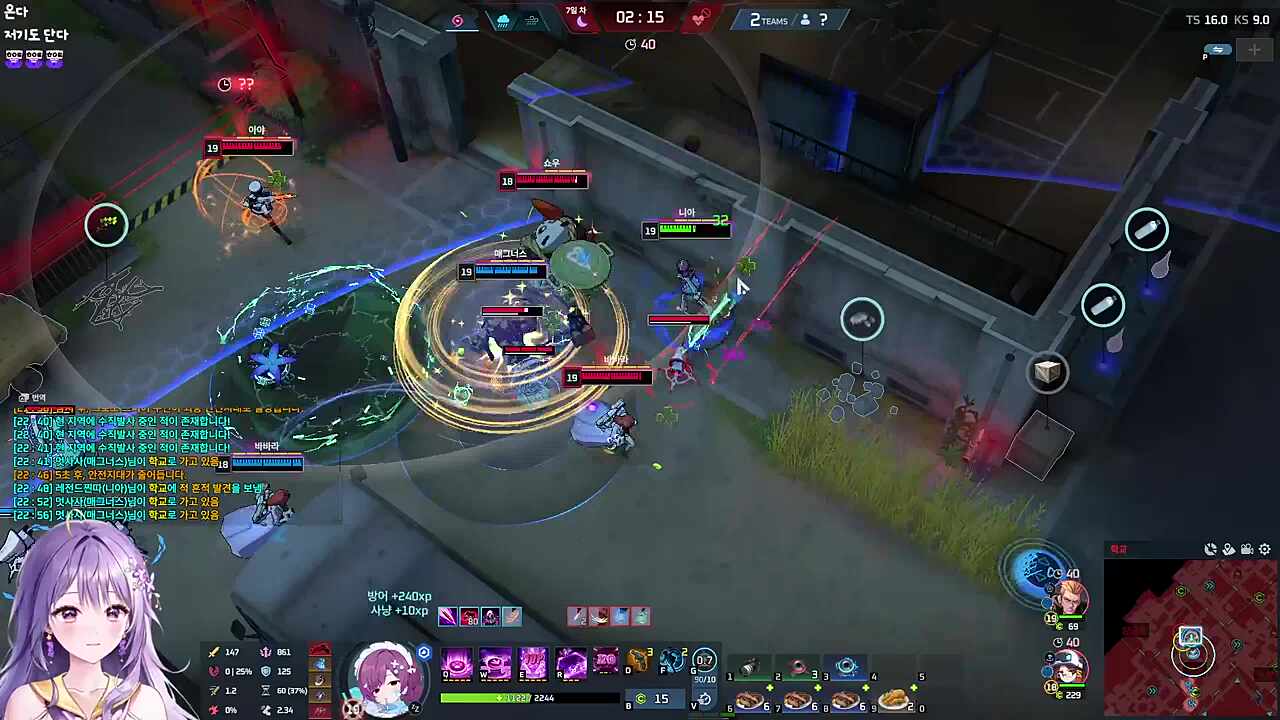Open the settings gear above the minimap
Screen dimensions: 1280x720
click(1264, 548)
